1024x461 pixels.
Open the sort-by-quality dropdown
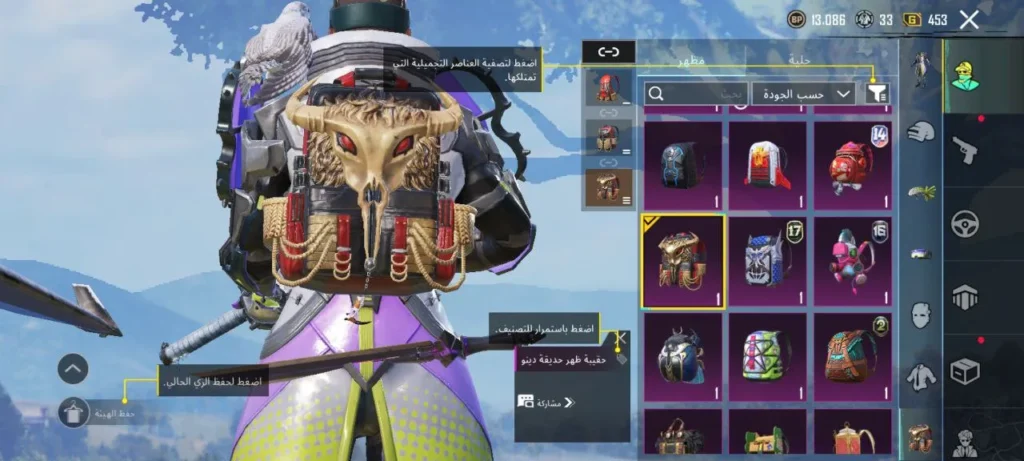point(803,93)
